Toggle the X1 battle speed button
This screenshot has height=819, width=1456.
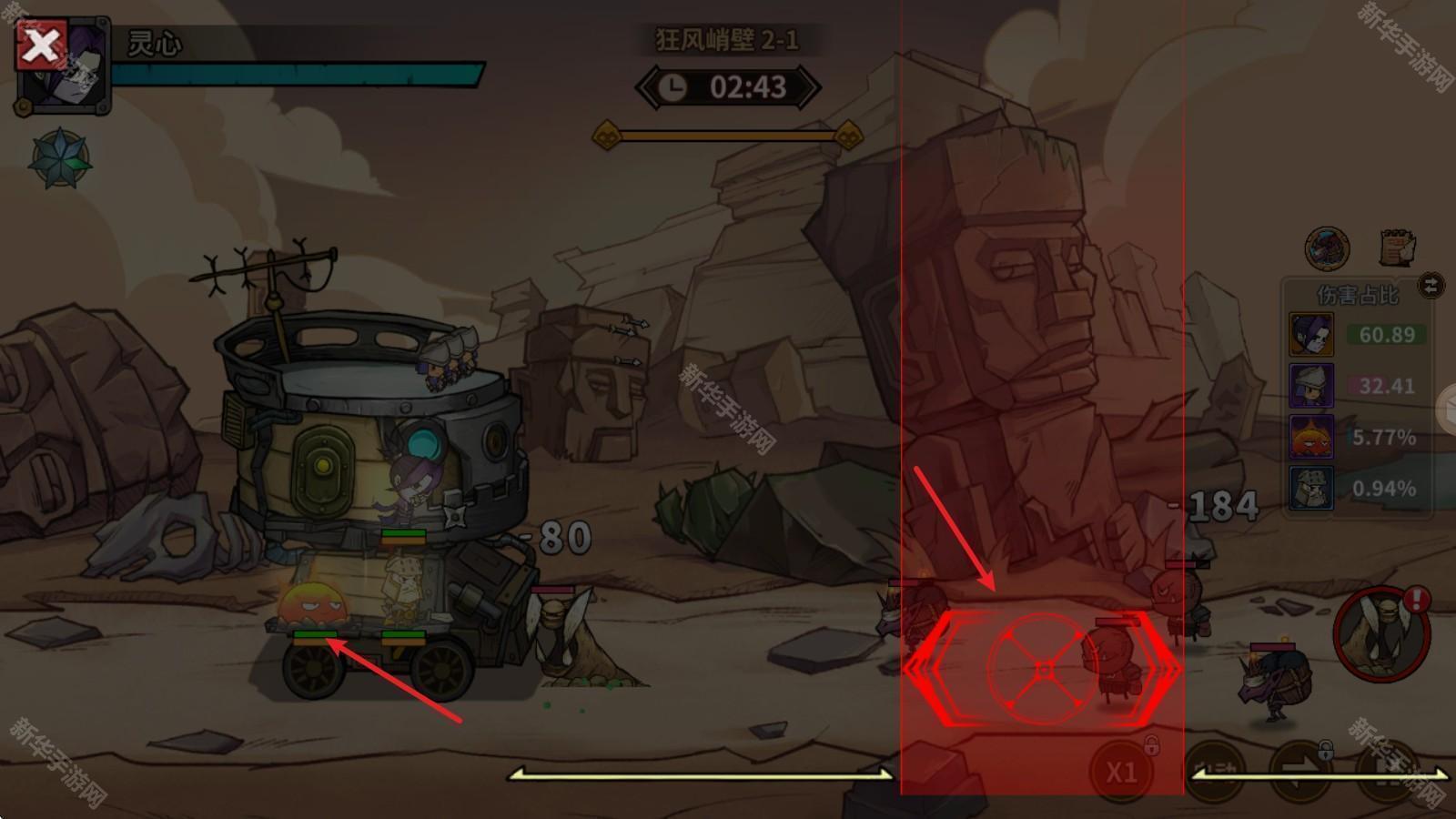[x=1121, y=772]
